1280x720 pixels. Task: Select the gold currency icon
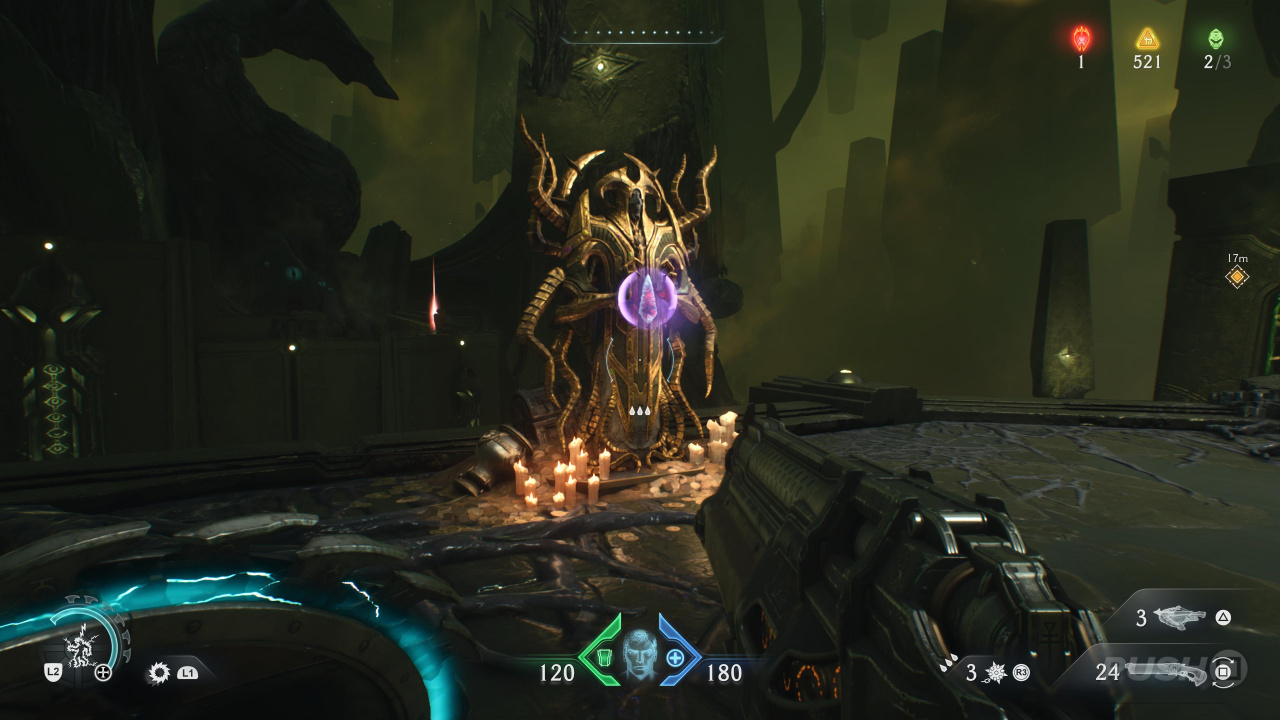pos(1147,39)
